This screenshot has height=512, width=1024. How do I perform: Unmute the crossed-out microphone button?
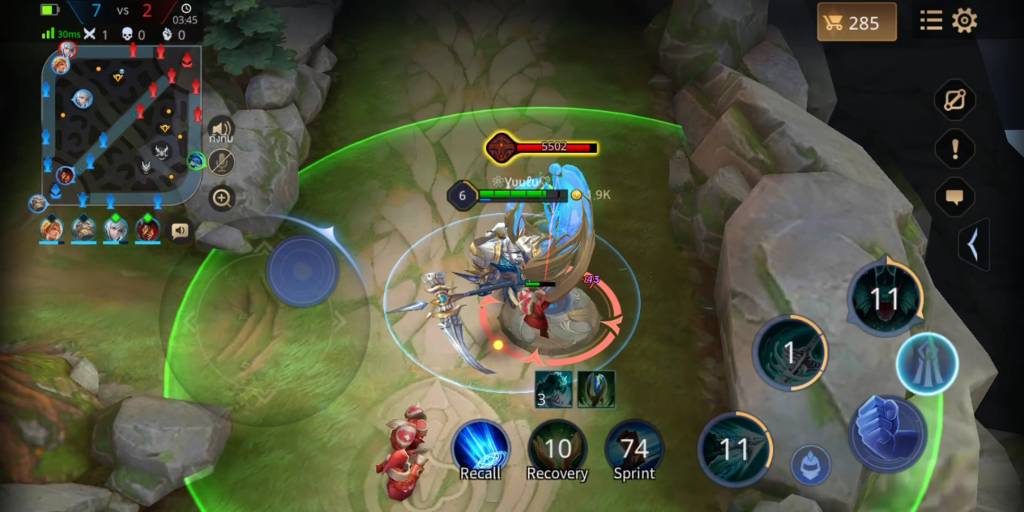(x=221, y=163)
